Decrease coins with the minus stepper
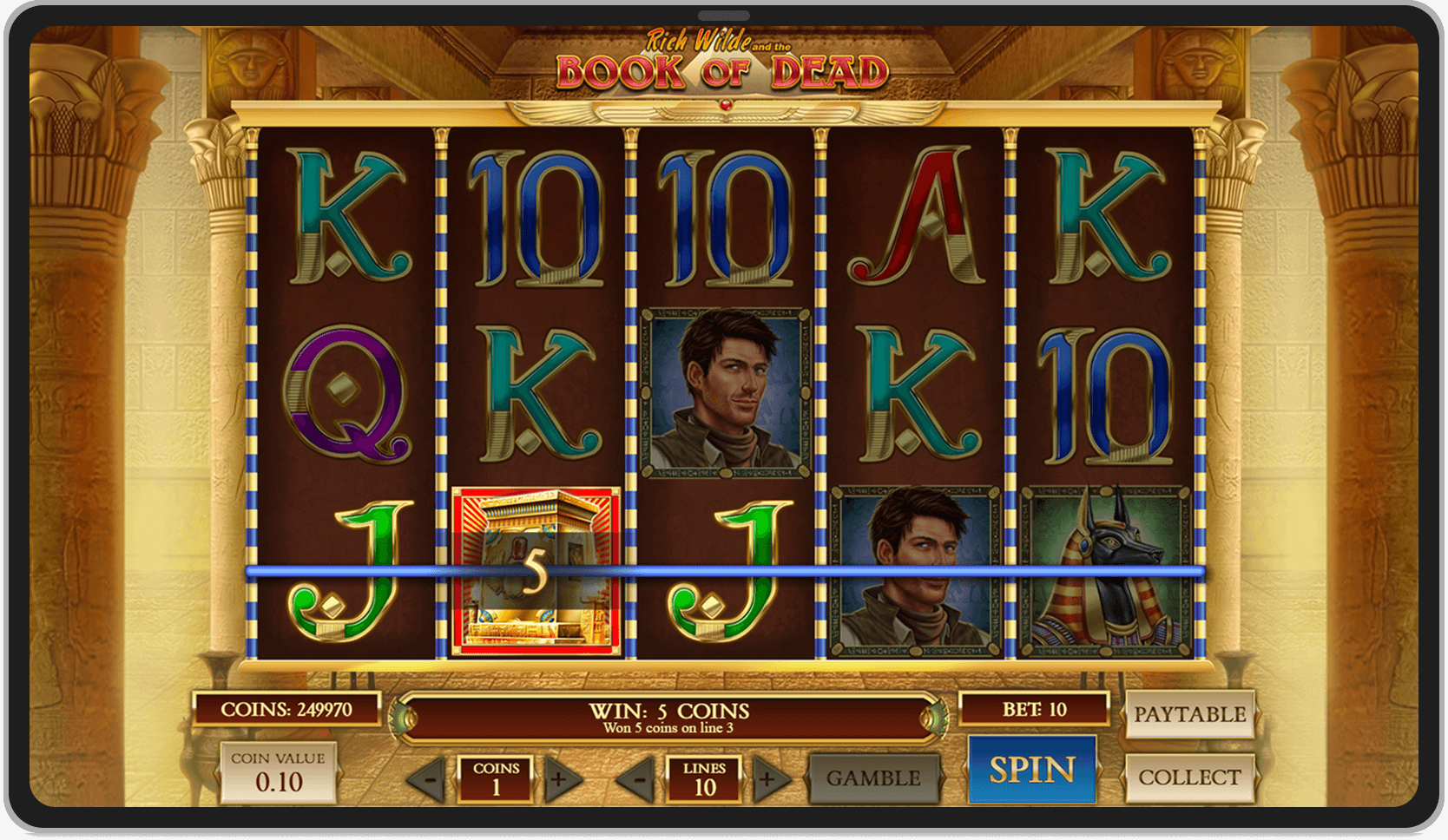The width and height of the screenshot is (1448, 840). (433, 778)
